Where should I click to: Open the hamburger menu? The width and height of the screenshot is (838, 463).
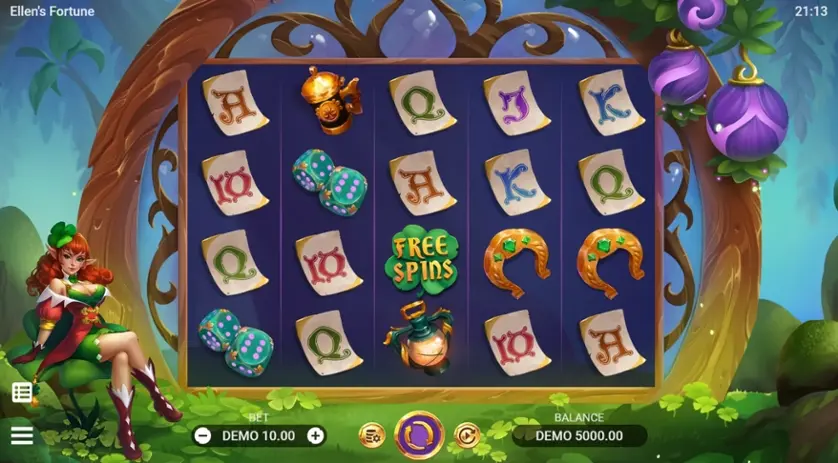pos(22,435)
